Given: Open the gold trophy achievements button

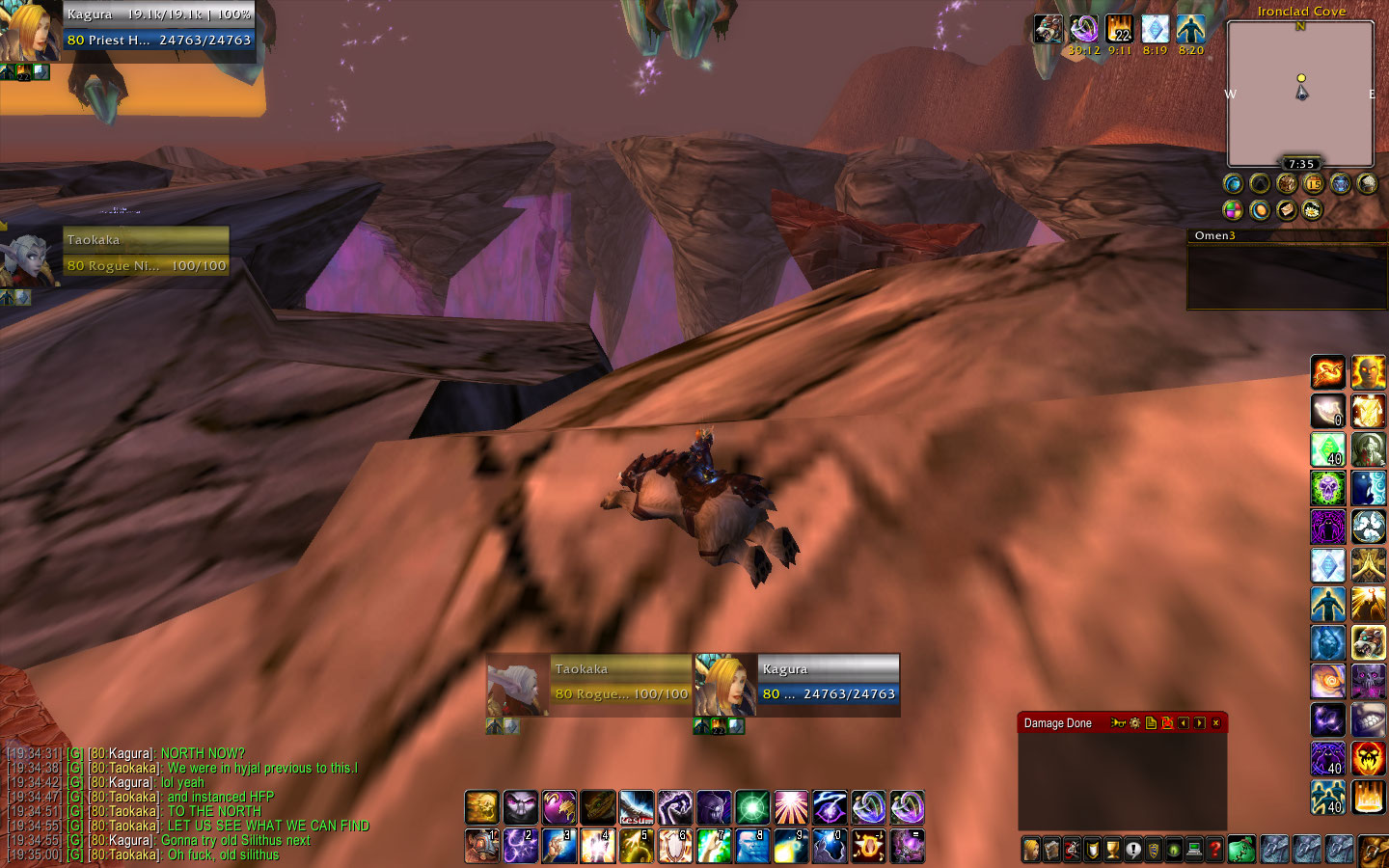Looking at the screenshot, I should click(x=1112, y=850).
